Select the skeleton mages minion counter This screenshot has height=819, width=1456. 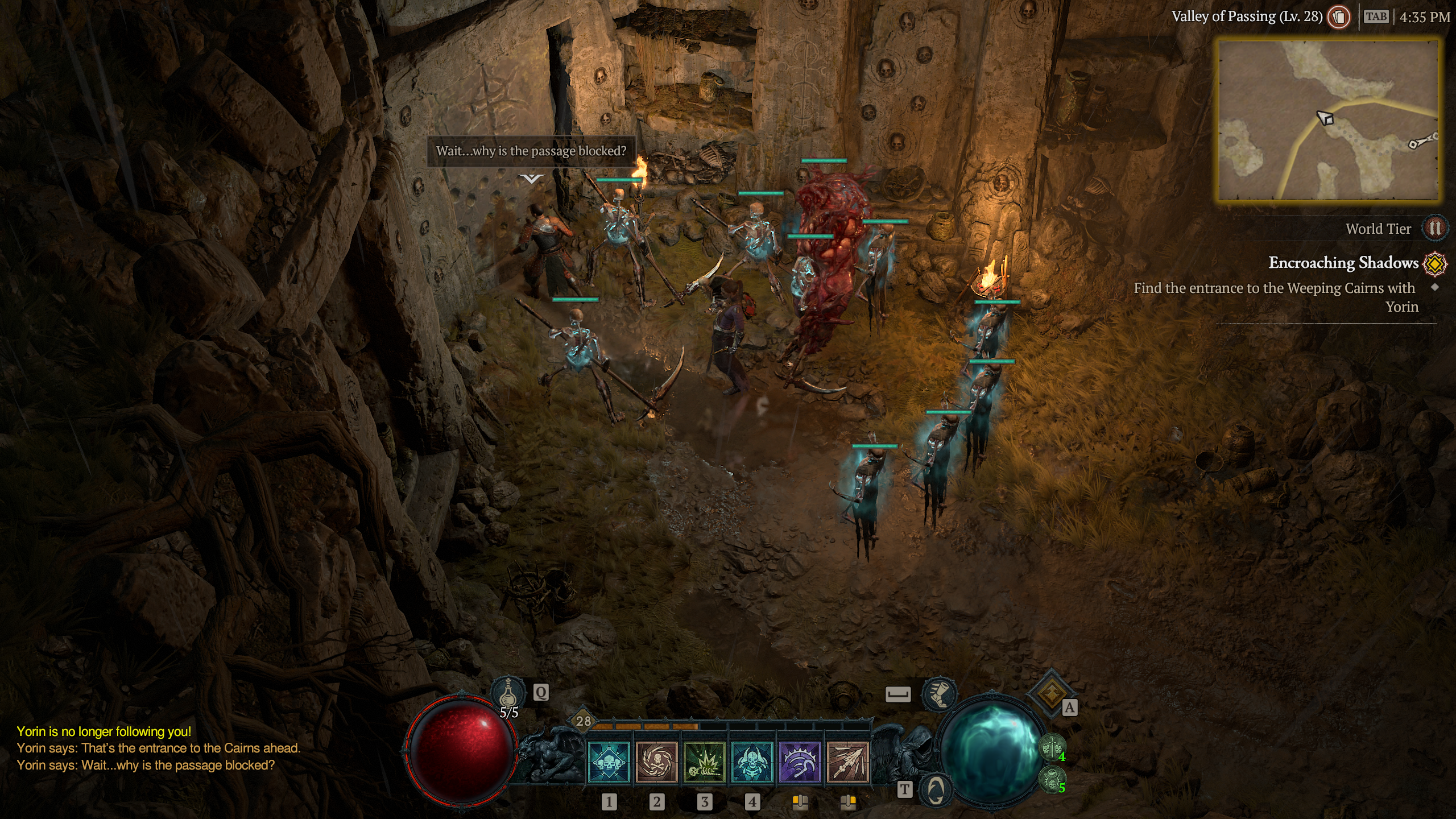1052,780
